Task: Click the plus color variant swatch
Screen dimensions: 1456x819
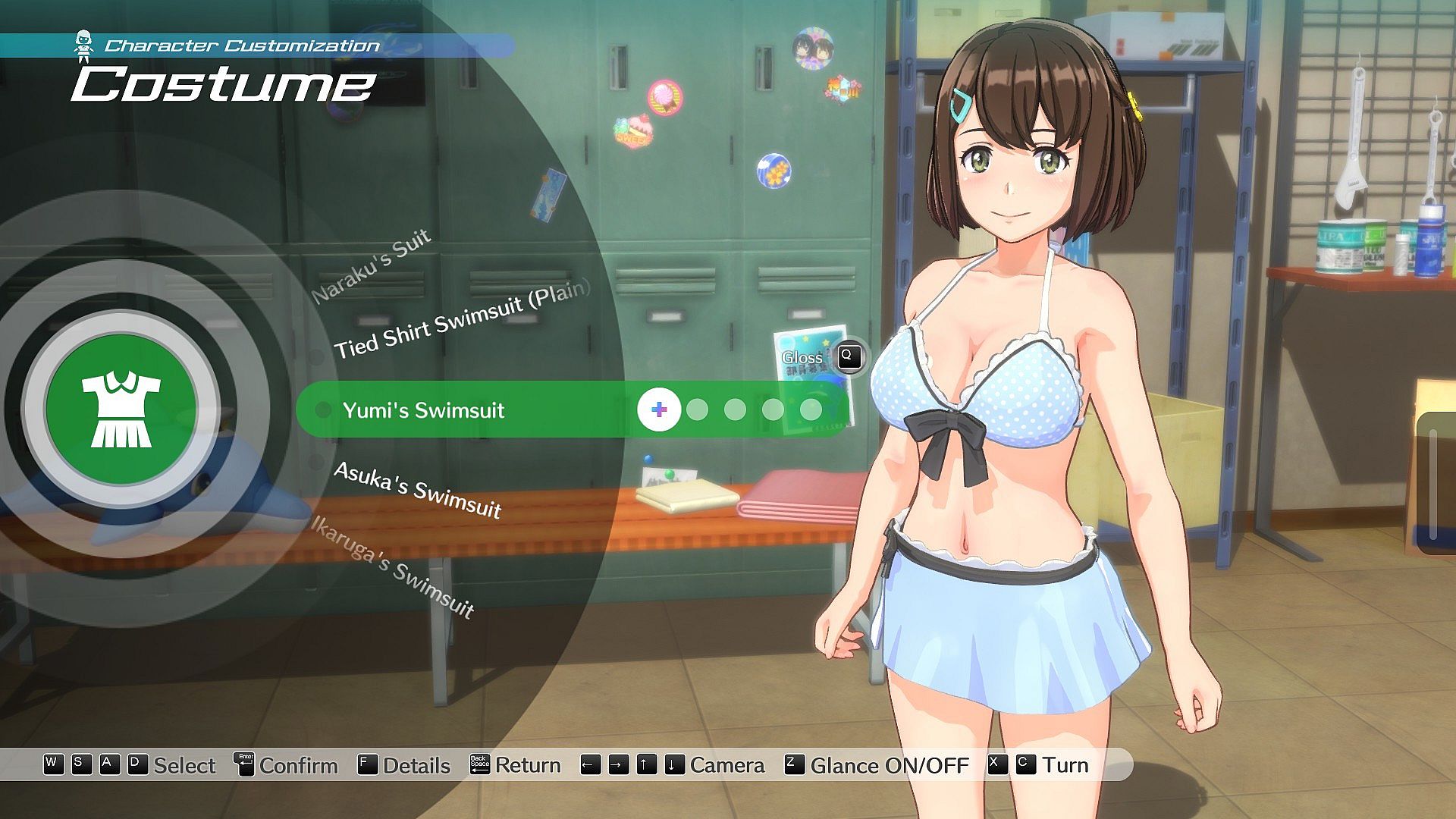Action: coord(659,410)
